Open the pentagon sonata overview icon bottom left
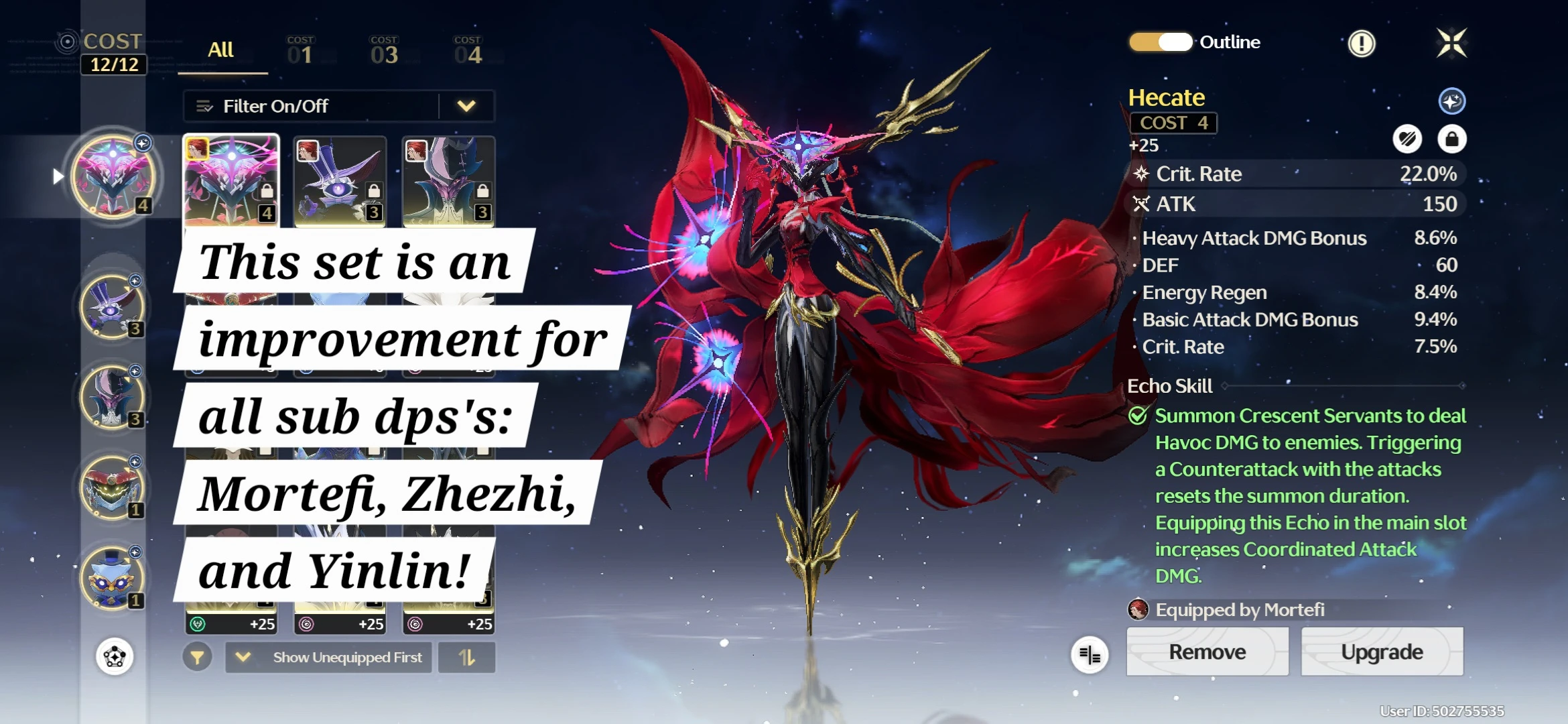 (114, 657)
